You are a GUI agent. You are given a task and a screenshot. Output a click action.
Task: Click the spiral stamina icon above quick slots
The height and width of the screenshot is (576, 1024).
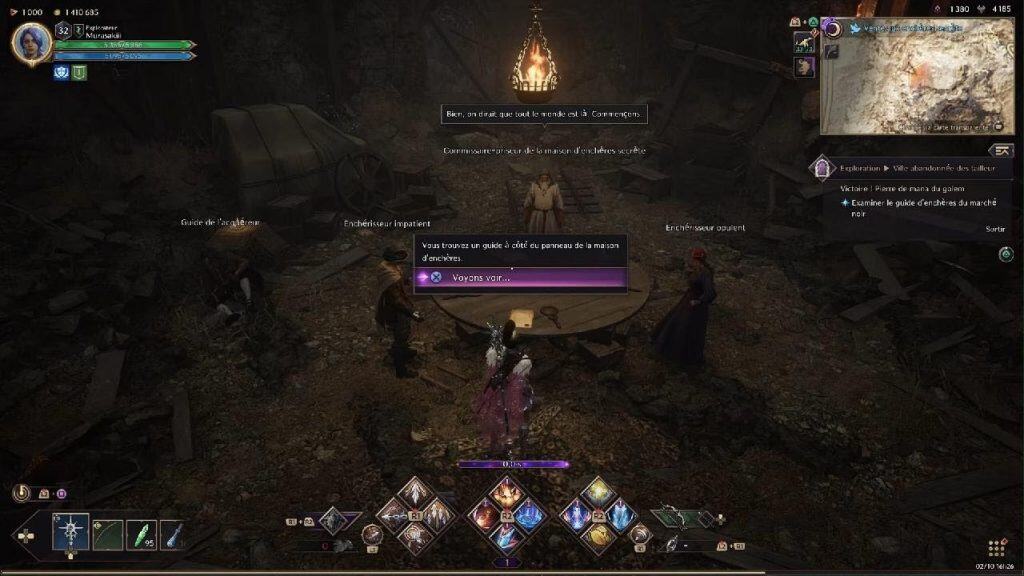[20, 492]
